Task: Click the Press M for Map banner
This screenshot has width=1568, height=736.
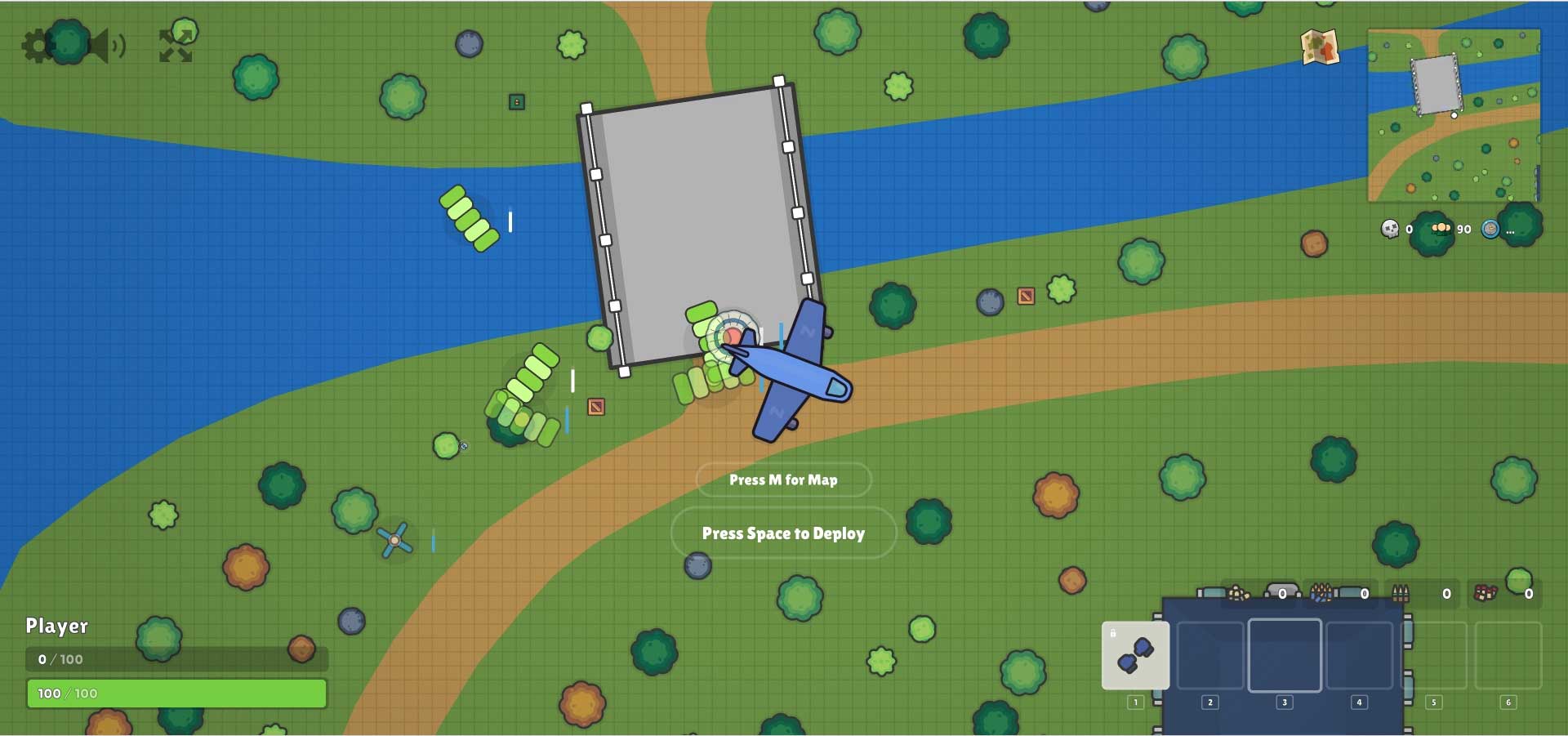Action: pos(783,480)
